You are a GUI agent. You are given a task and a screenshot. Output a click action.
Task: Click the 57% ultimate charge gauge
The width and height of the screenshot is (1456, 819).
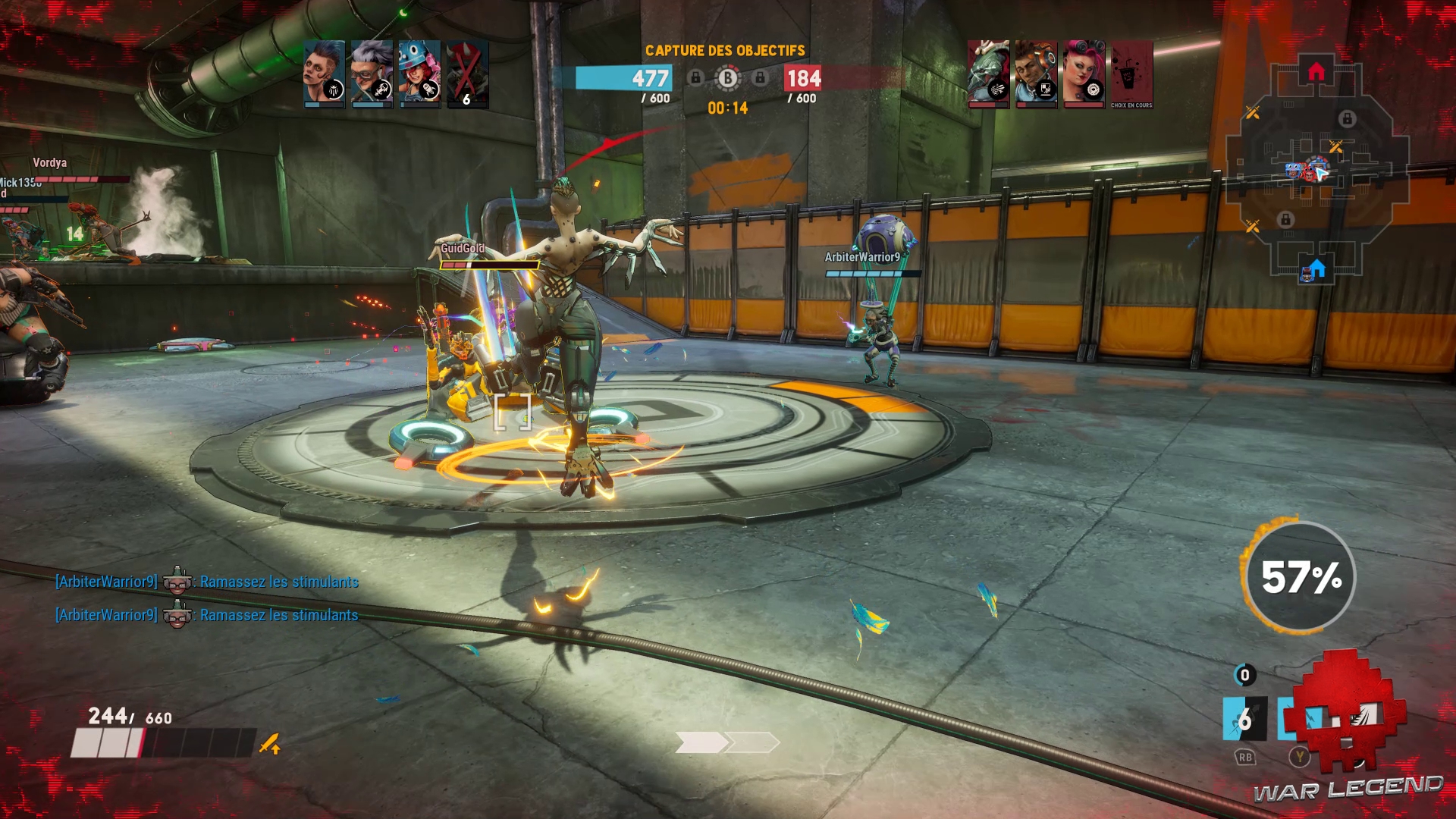click(1301, 577)
